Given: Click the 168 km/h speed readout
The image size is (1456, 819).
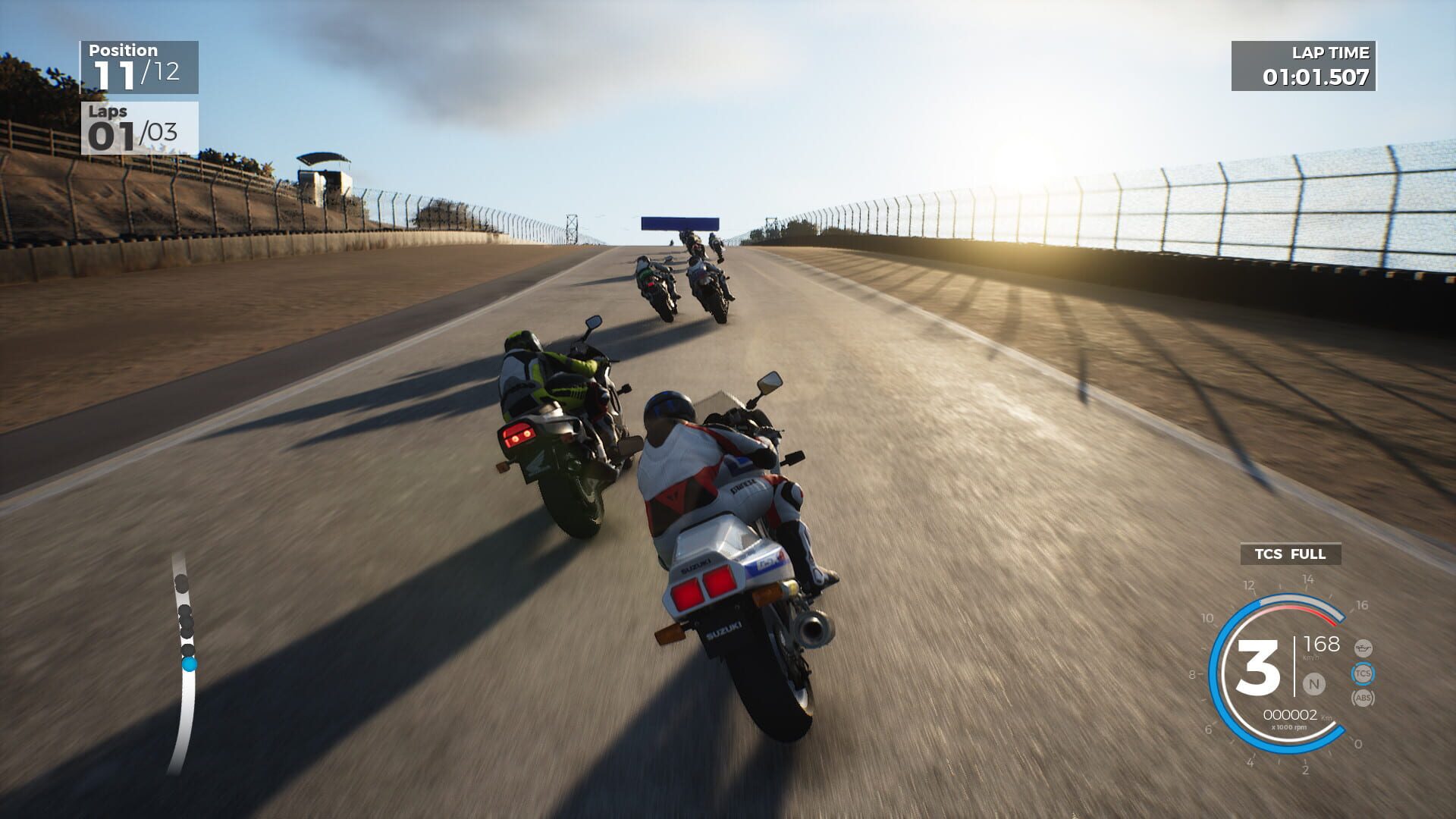Looking at the screenshot, I should [1322, 645].
